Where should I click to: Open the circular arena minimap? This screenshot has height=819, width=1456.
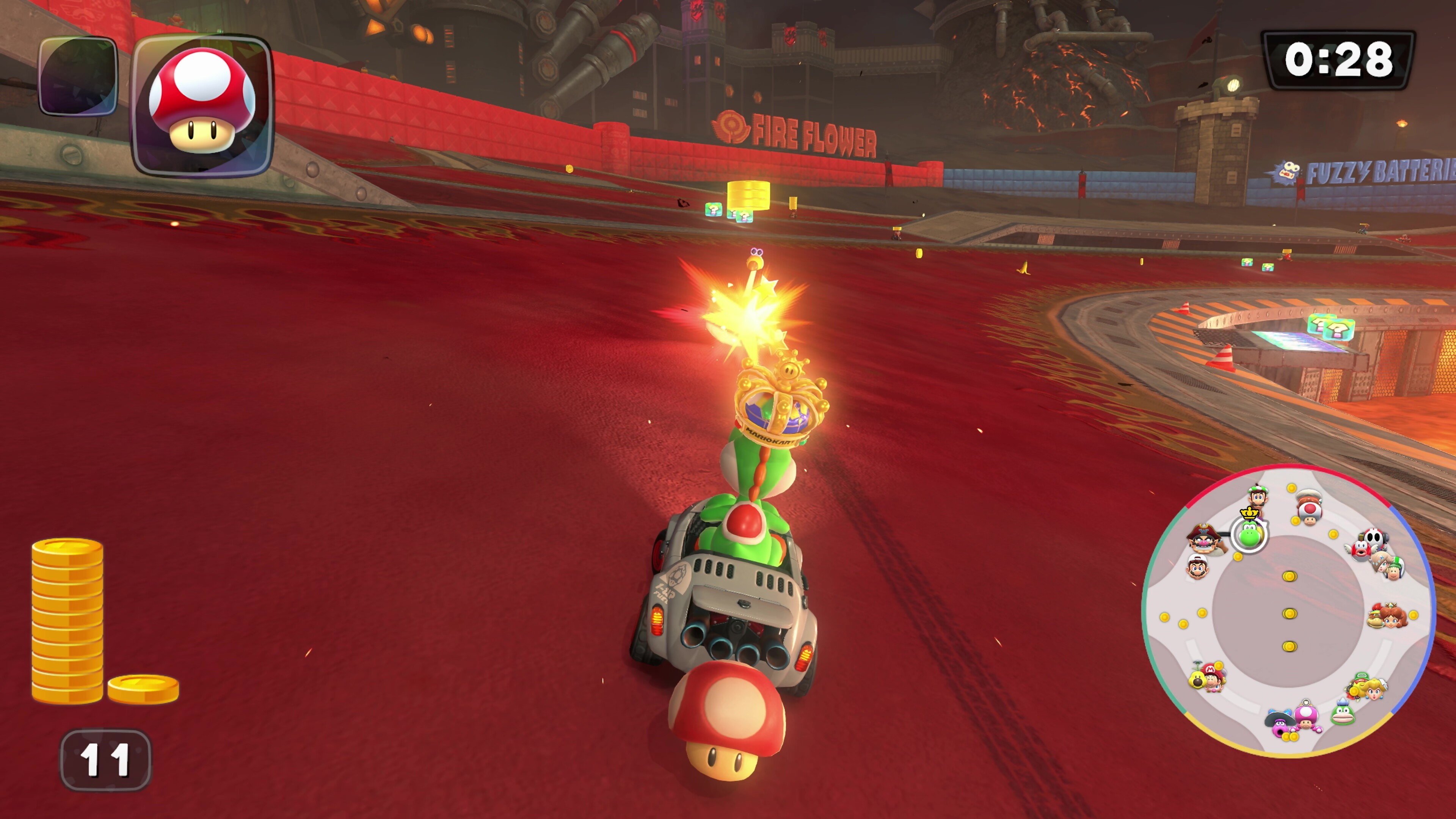pos(1289,612)
